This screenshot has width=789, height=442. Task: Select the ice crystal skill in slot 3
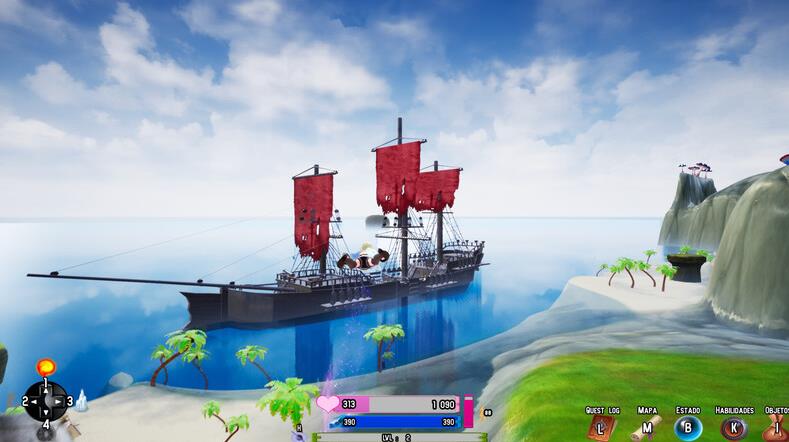(x=81, y=401)
